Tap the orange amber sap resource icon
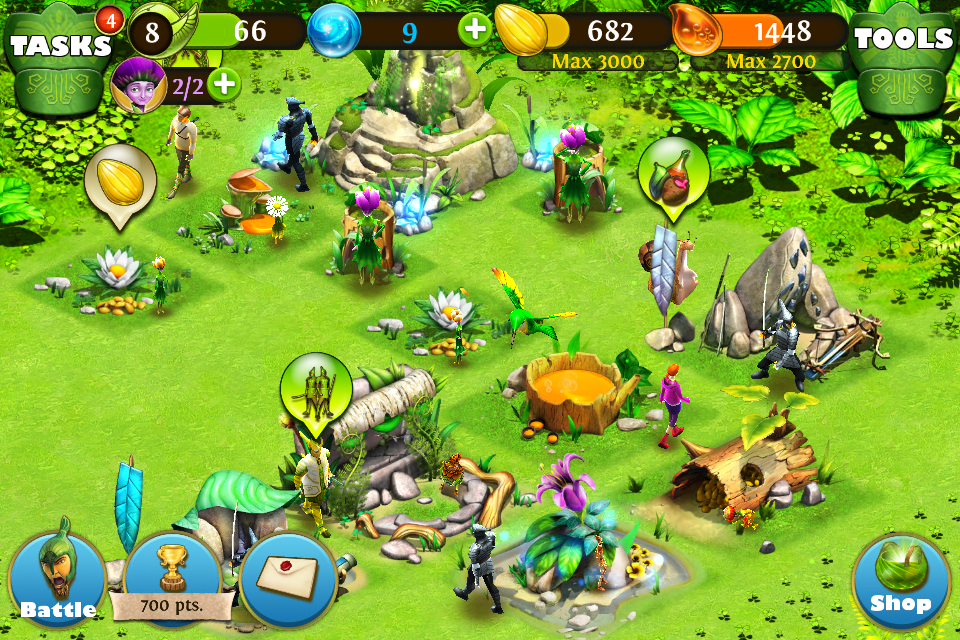This screenshot has width=960, height=640. tap(697, 32)
